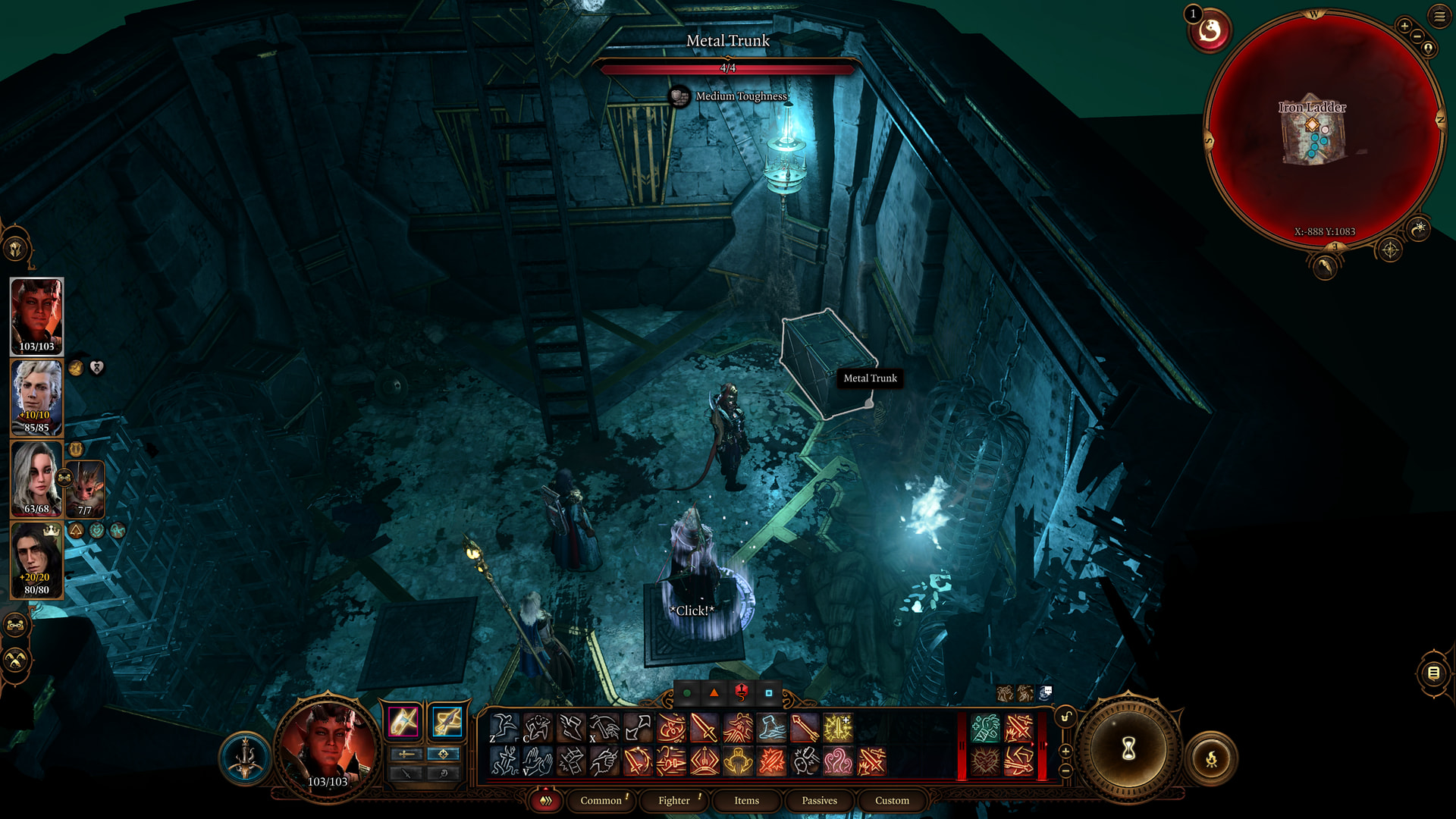
Task: Show the Items hotbar tab
Action: click(x=746, y=800)
